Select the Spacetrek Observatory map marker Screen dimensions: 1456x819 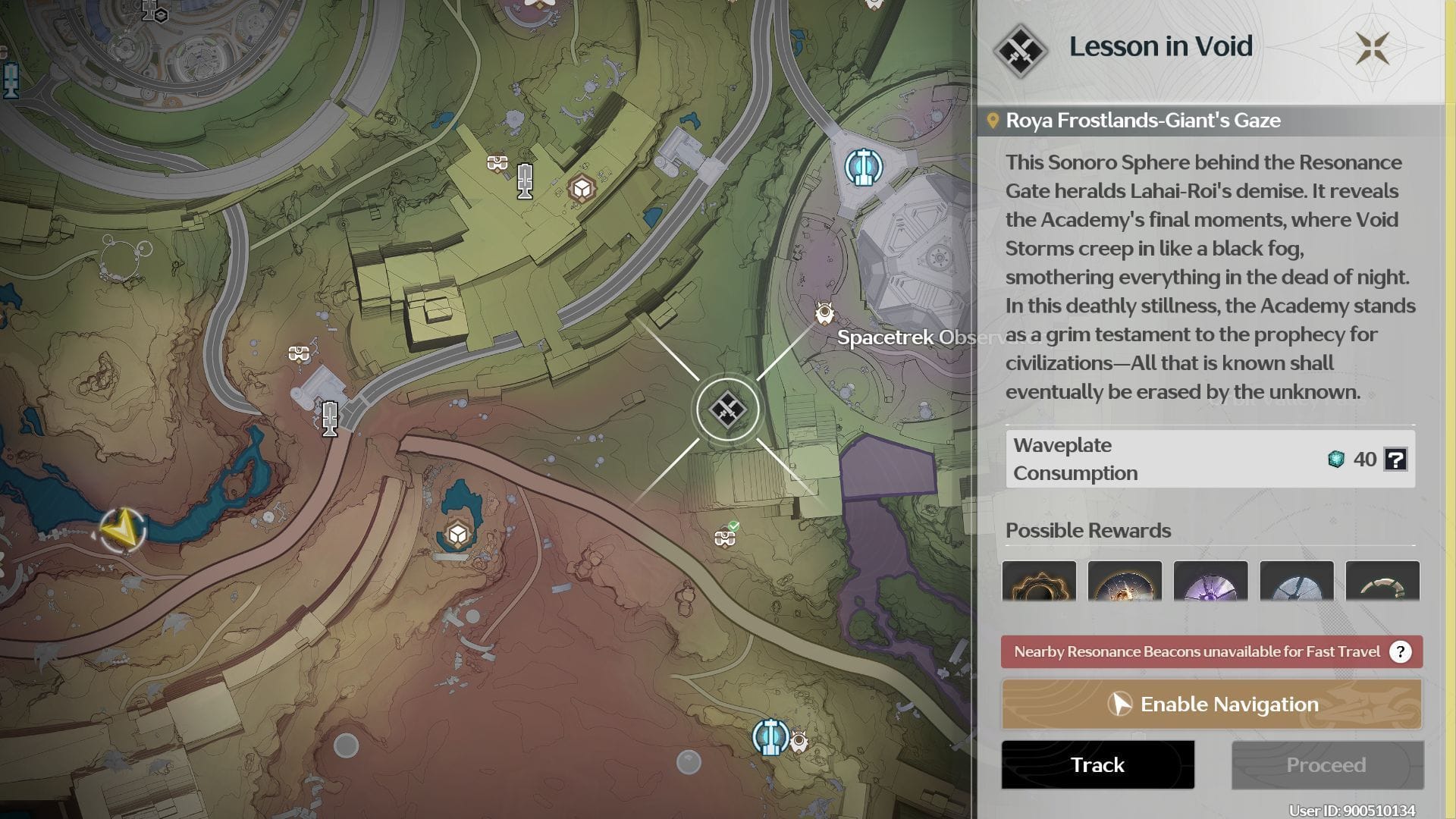tap(824, 312)
